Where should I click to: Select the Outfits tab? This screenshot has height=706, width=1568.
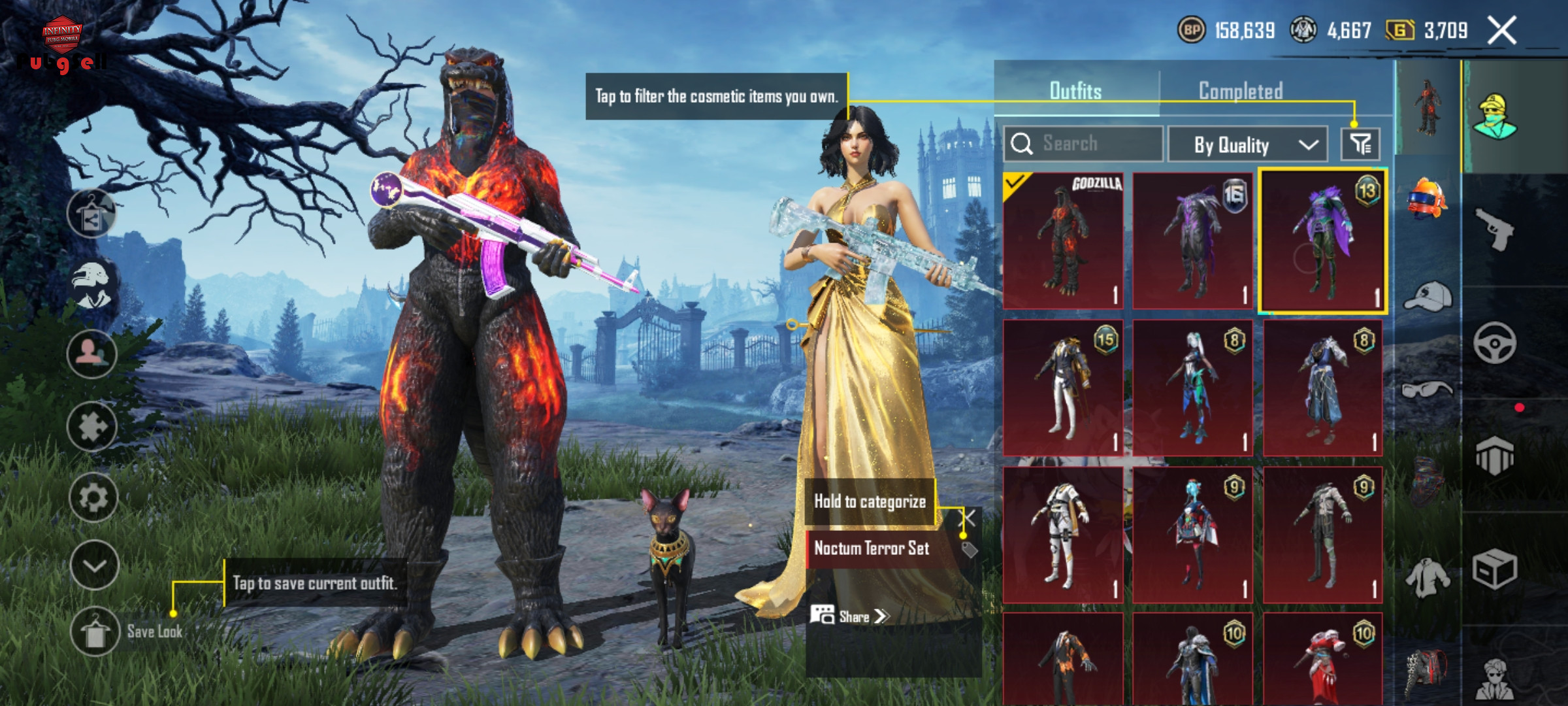tap(1075, 91)
